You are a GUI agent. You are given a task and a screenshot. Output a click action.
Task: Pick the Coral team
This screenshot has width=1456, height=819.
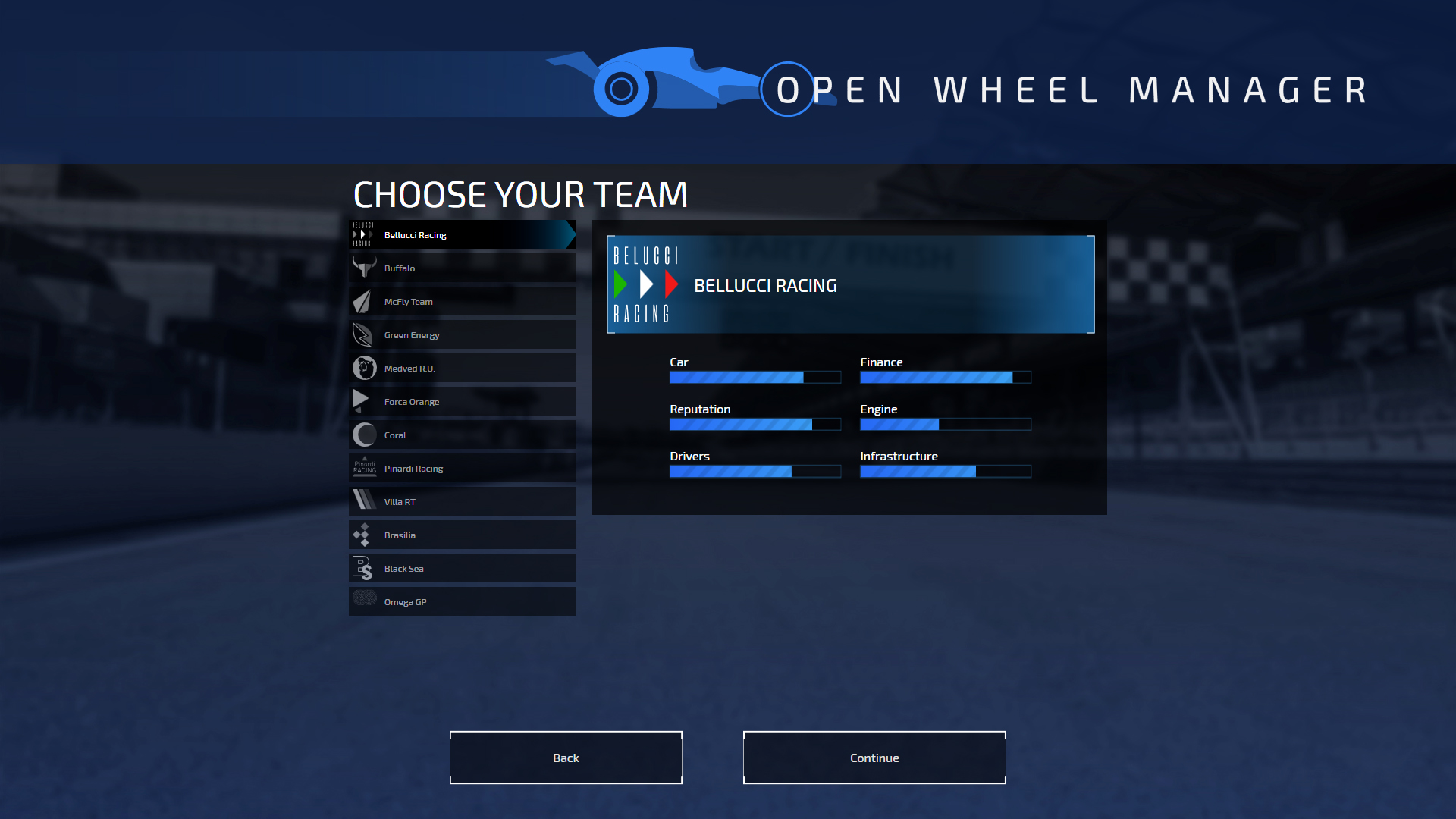(x=462, y=435)
